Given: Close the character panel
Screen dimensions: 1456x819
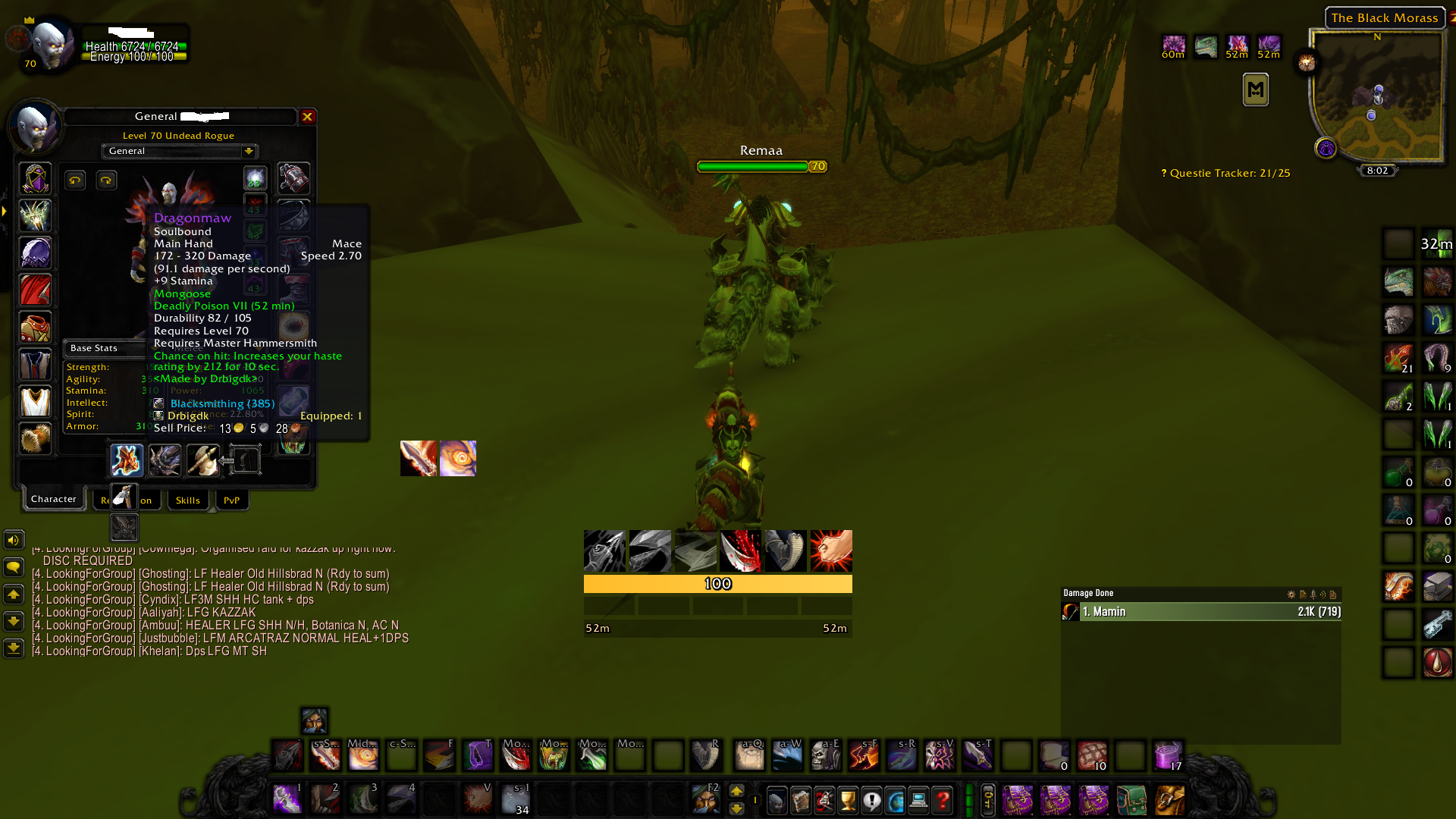Looking at the screenshot, I should pos(307,117).
